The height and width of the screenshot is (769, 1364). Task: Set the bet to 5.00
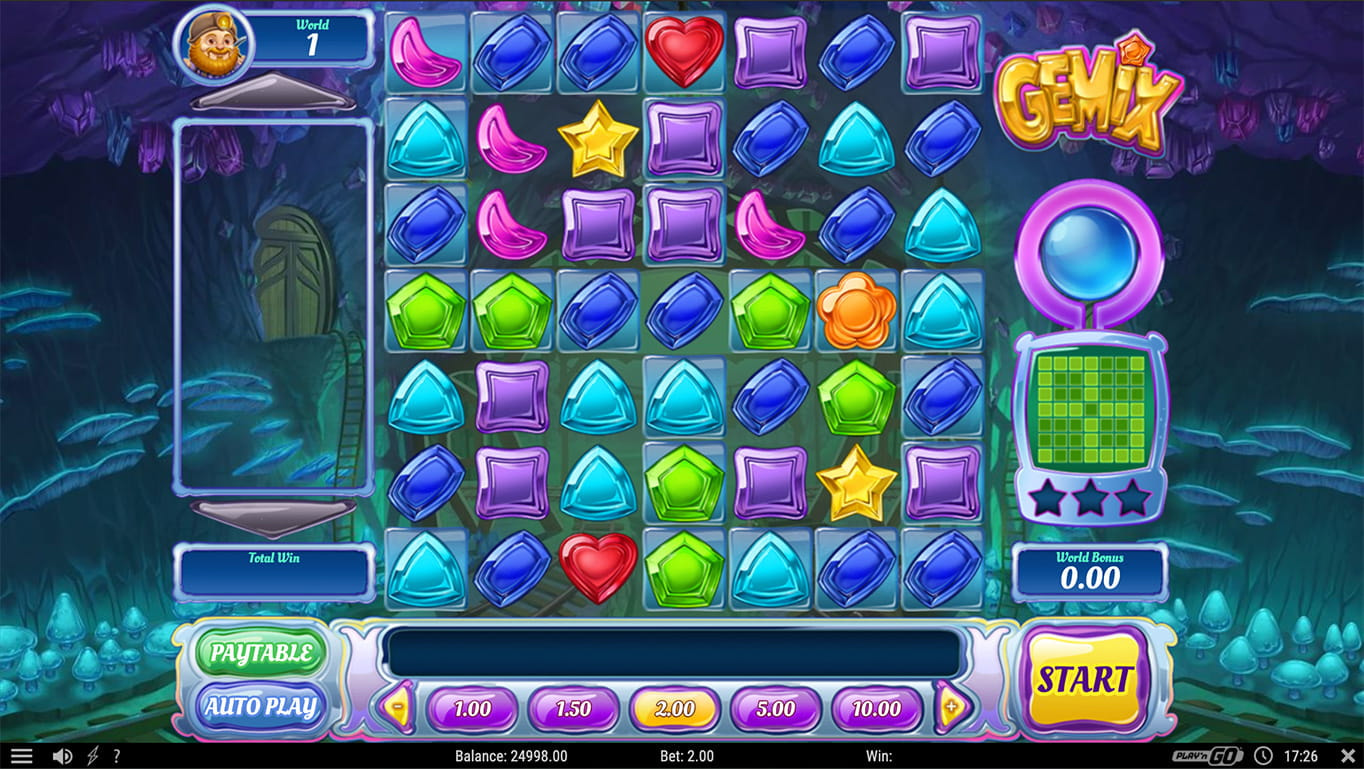775,709
